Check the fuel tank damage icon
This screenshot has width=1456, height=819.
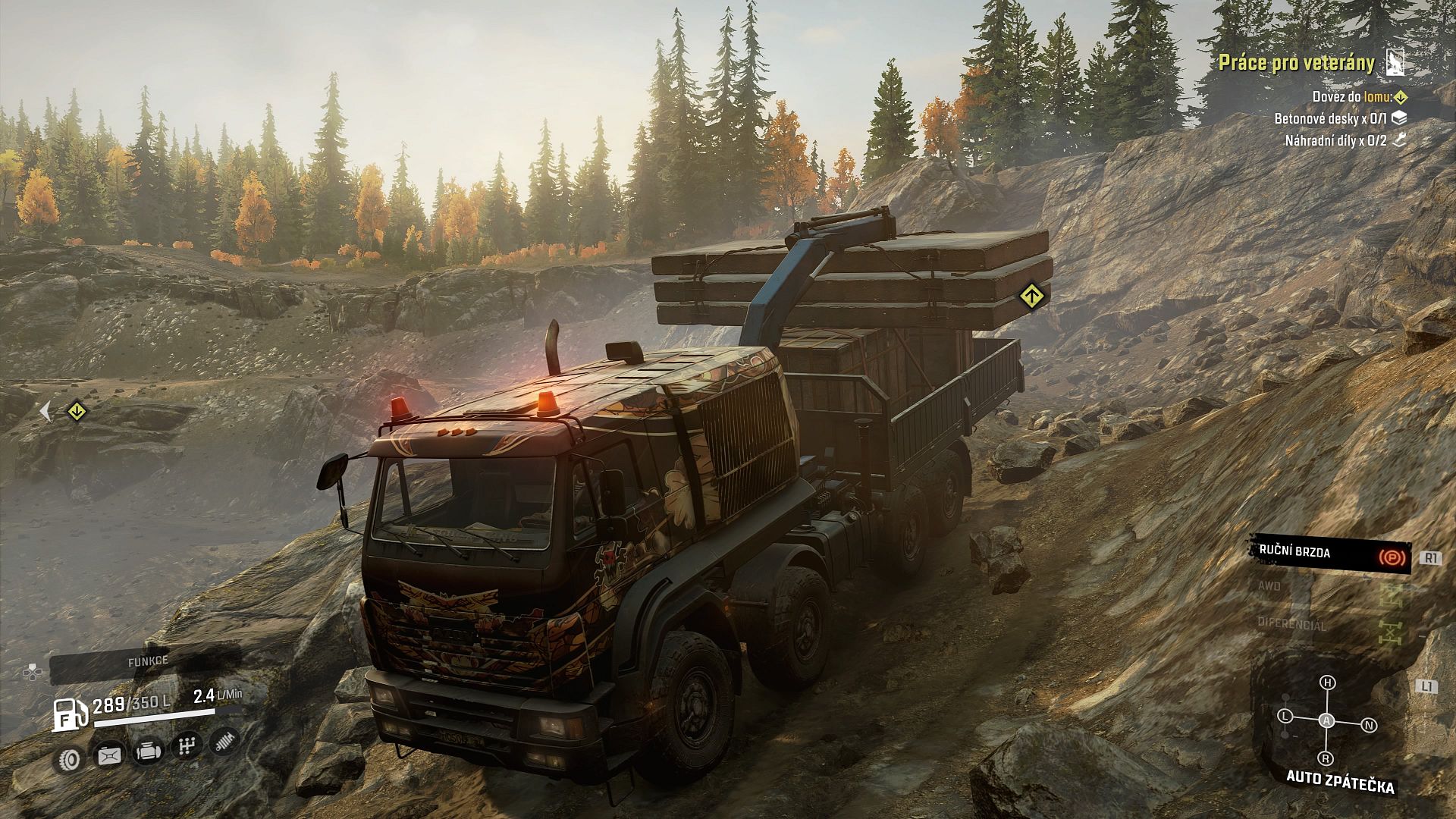[x=109, y=755]
